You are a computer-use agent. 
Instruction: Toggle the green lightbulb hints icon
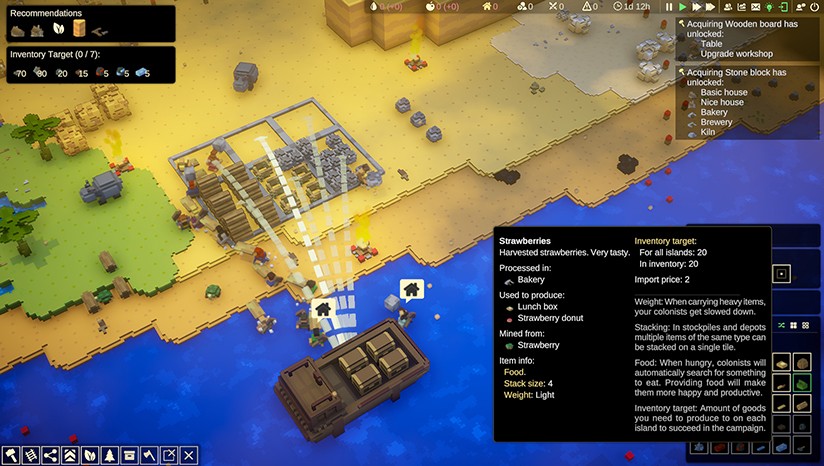coord(769,7)
